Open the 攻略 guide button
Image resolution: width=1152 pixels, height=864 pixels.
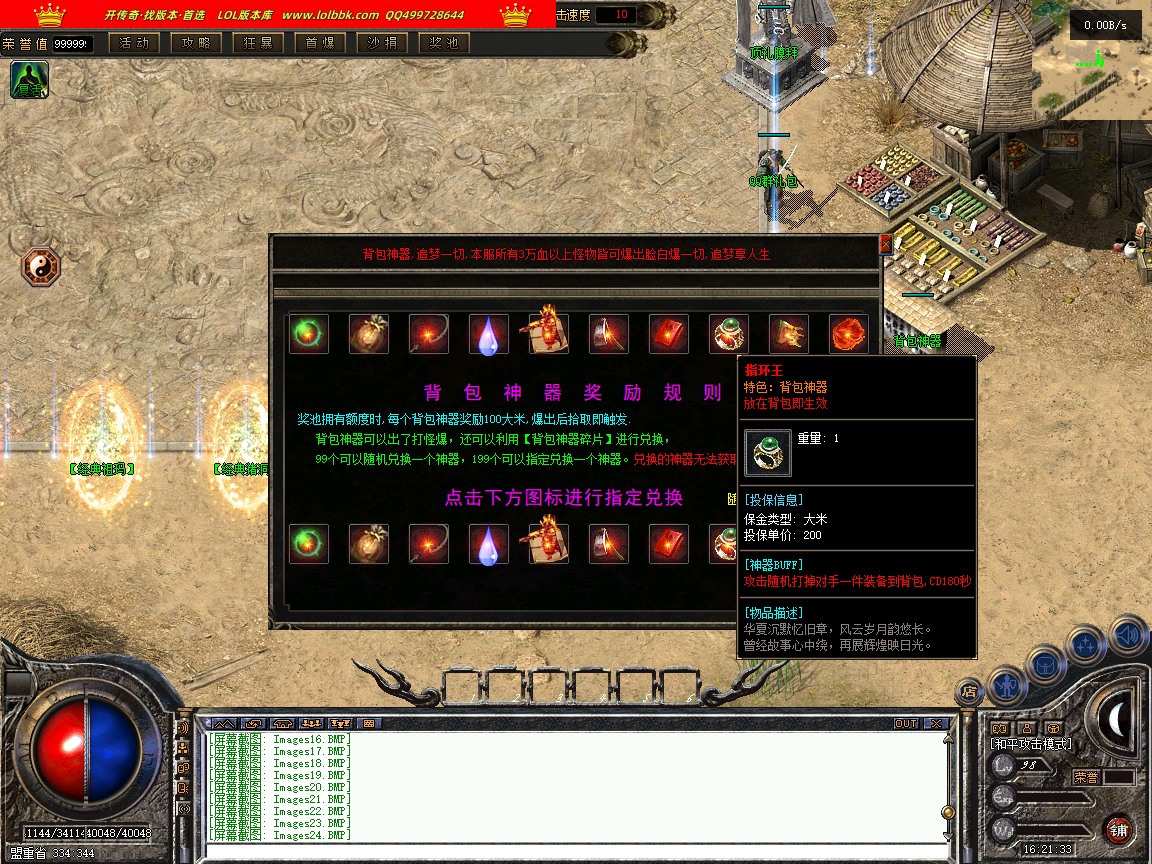click(x=196, y=43)
